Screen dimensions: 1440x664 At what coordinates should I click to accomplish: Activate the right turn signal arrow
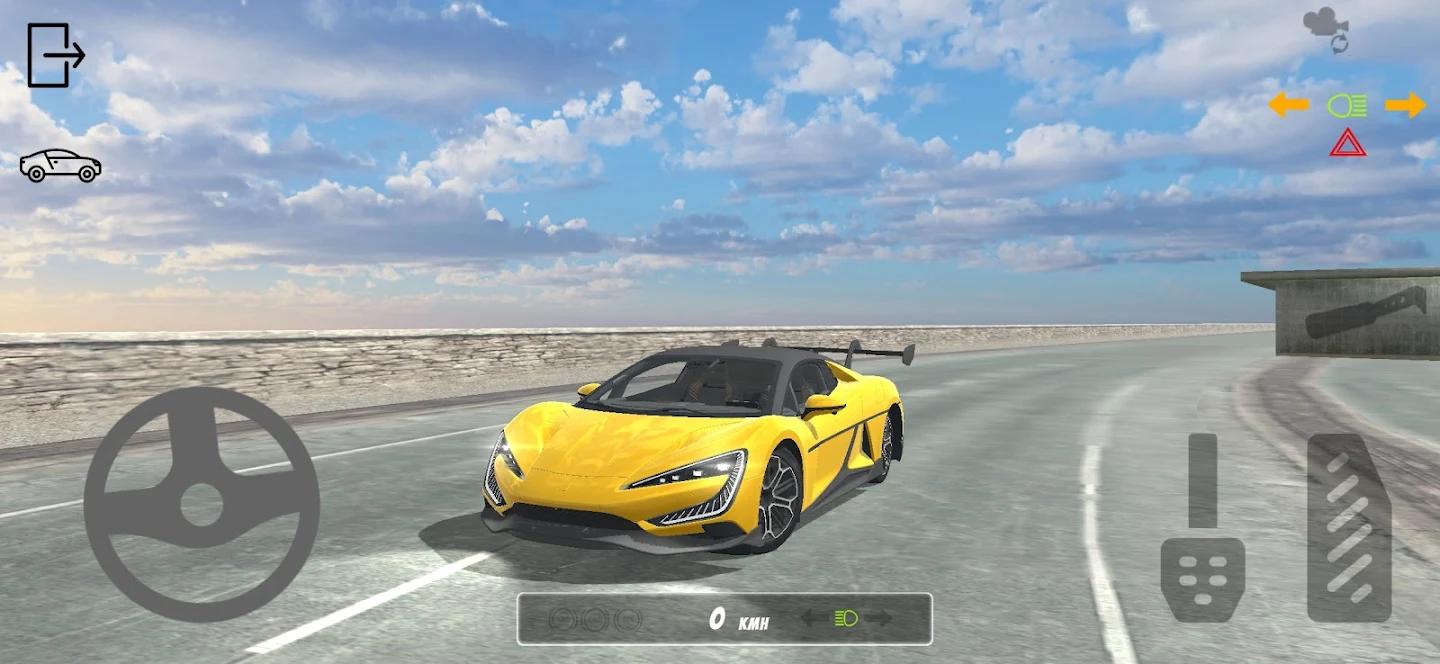[1405, 105]
